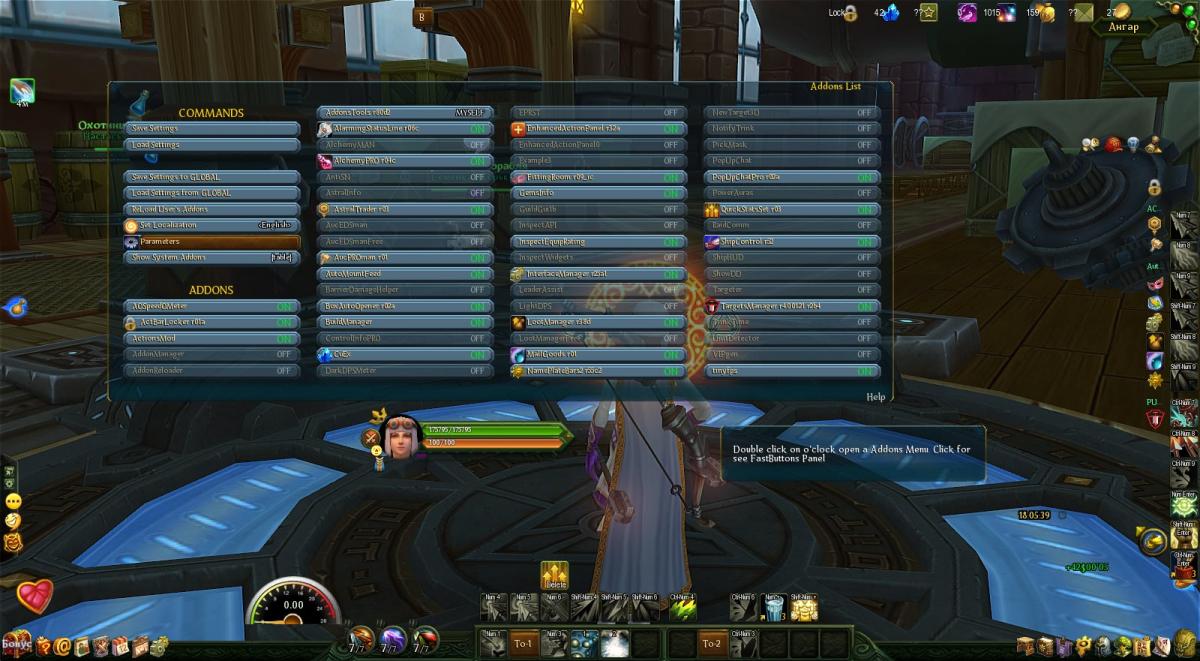Enable the AddonReloader addon

[x=284, y=371]
